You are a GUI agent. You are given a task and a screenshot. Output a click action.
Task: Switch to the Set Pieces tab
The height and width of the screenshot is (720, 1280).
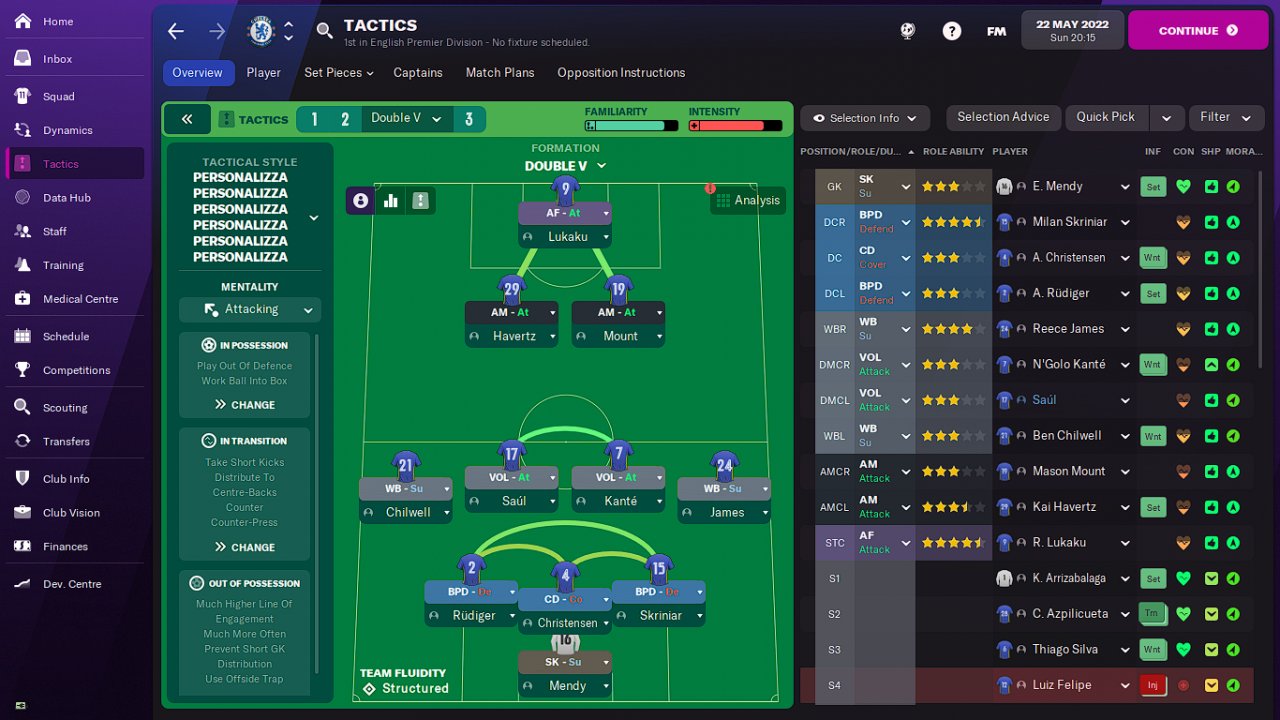pos(338,73)
